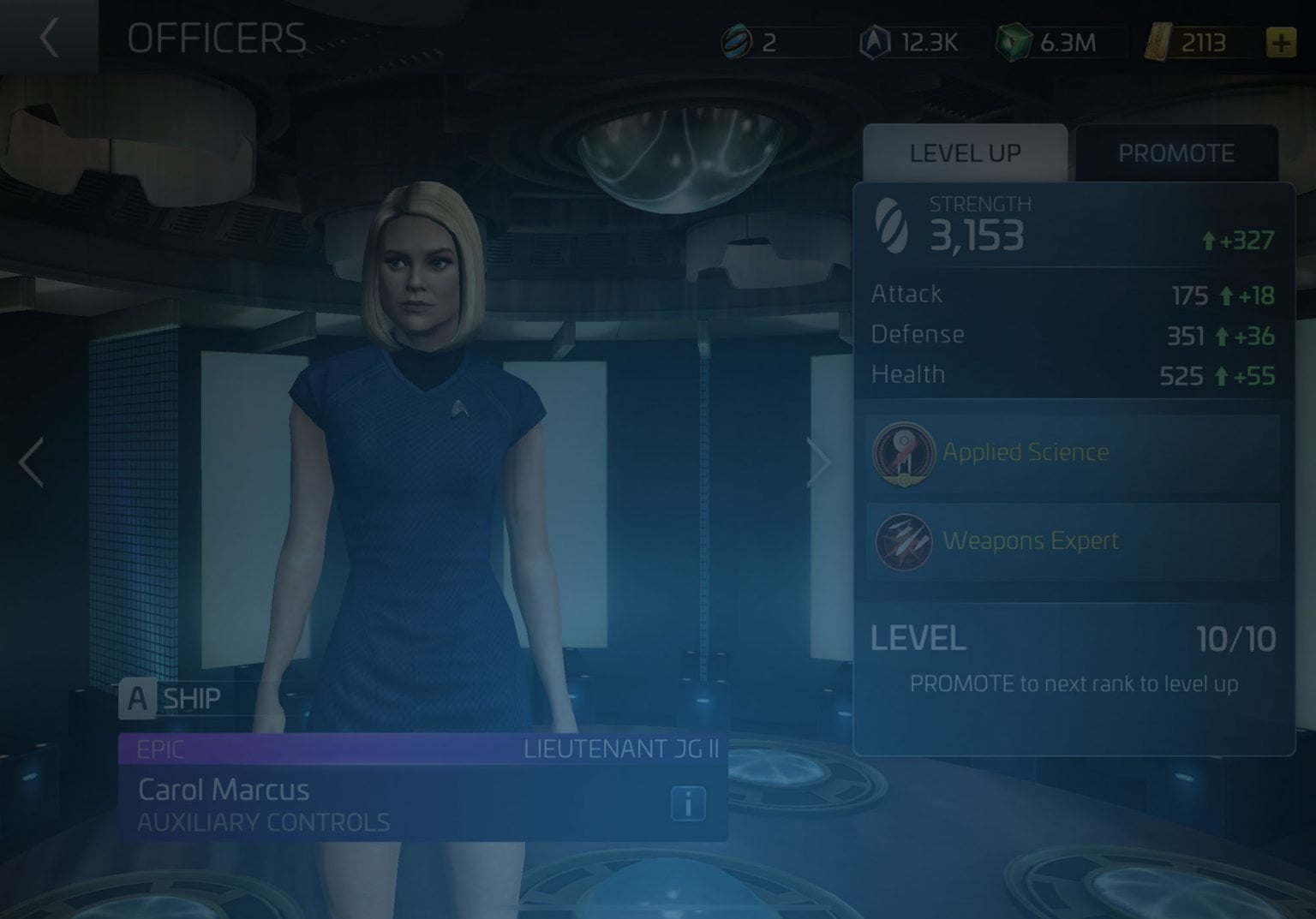Image resolution: width=1316 pixels, height=919 pixels.
Task: Click the EPIC rarity banner
Action: 163,749
